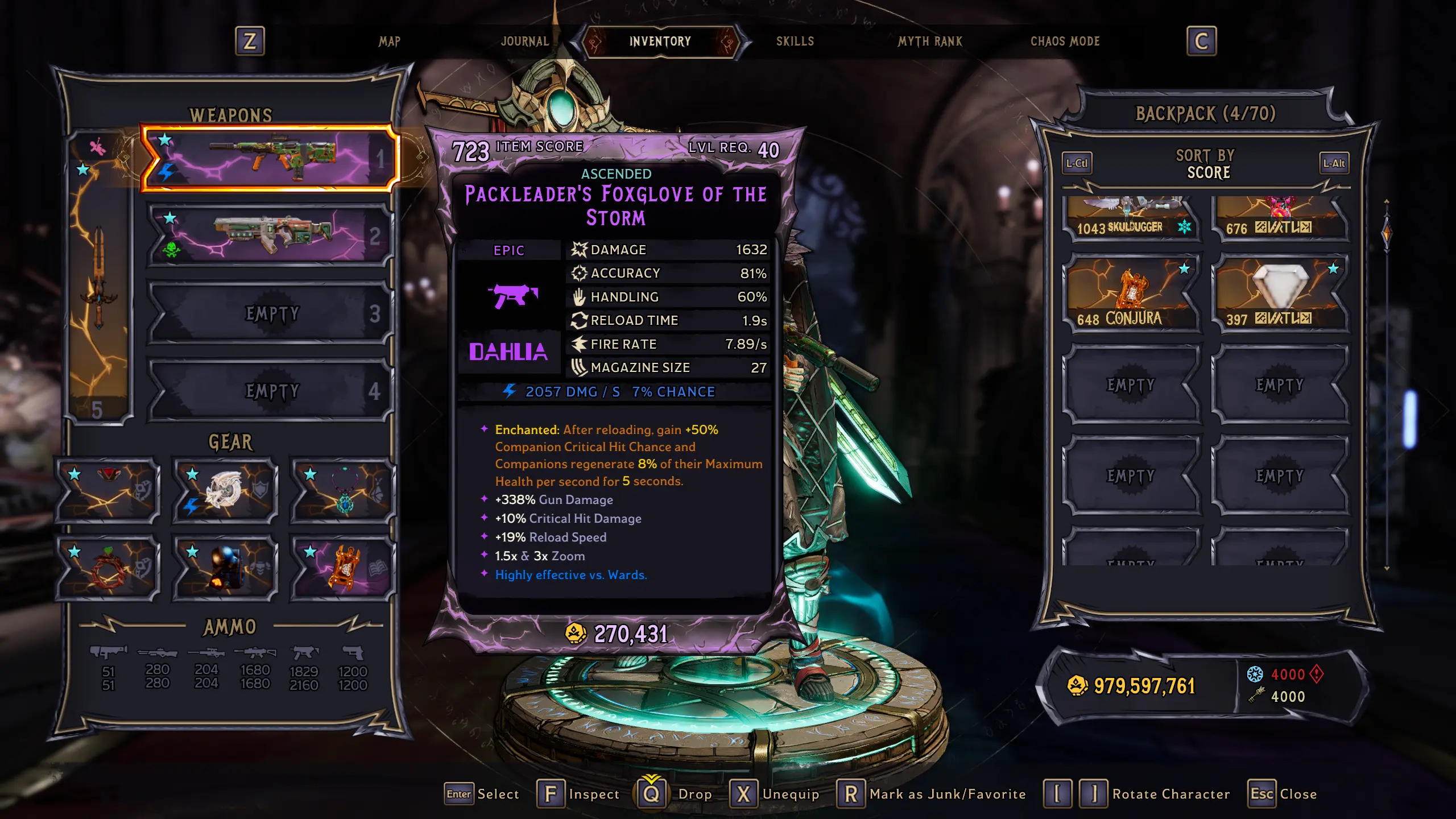Go to the Skills tab
Image resolution: width=1456 pixels, height=819 pixels.
coord(795,42)
